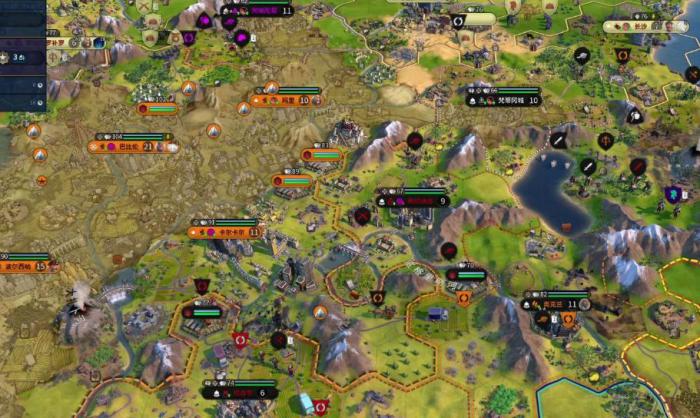This screenshot has height=418, width=700.
Task: Select the black city banner with population 9
Action: tap(411, 201)
